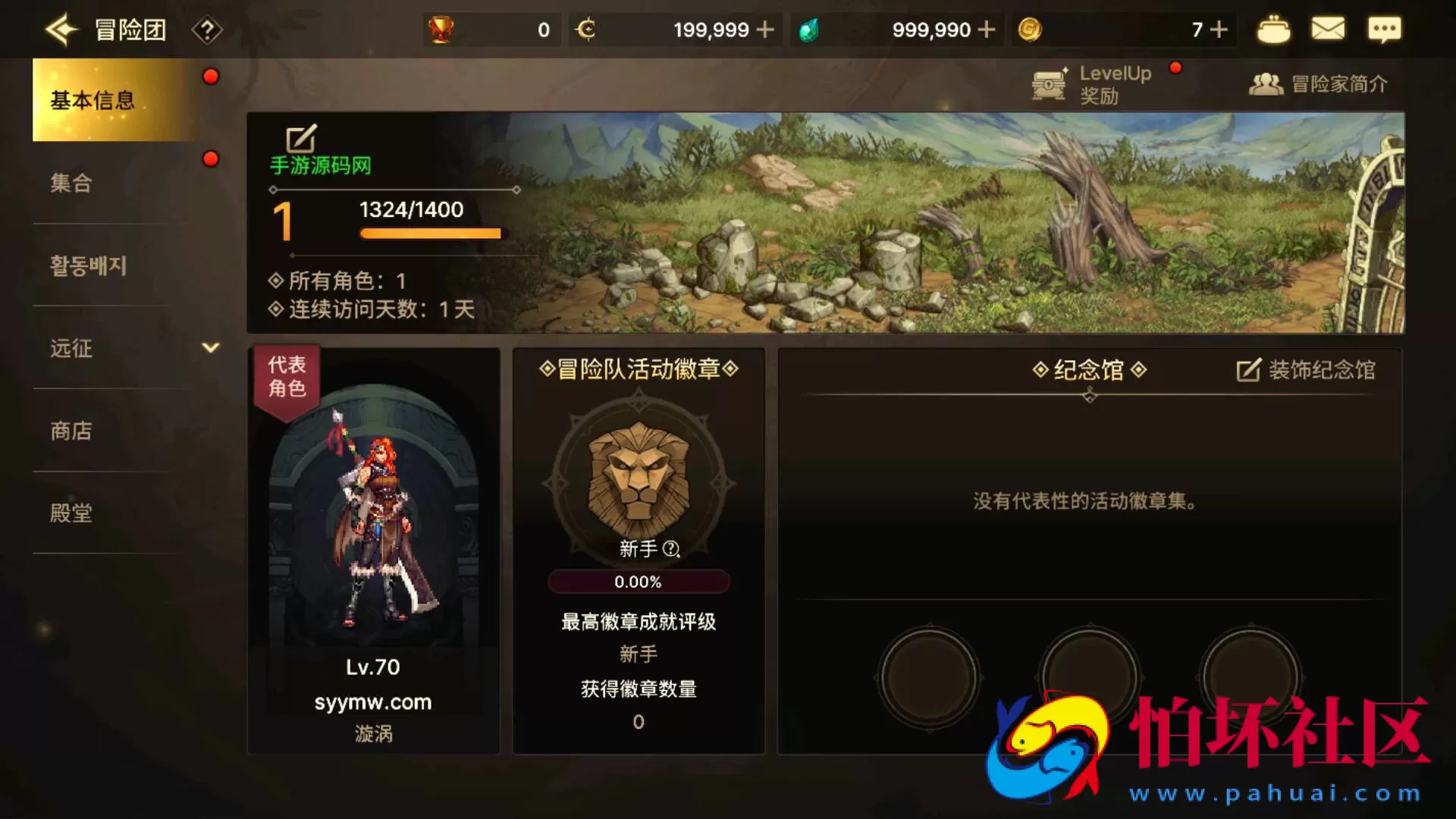Open the mail envelope icon
Screen dimensions: 1456x819
click(1329, 29)
